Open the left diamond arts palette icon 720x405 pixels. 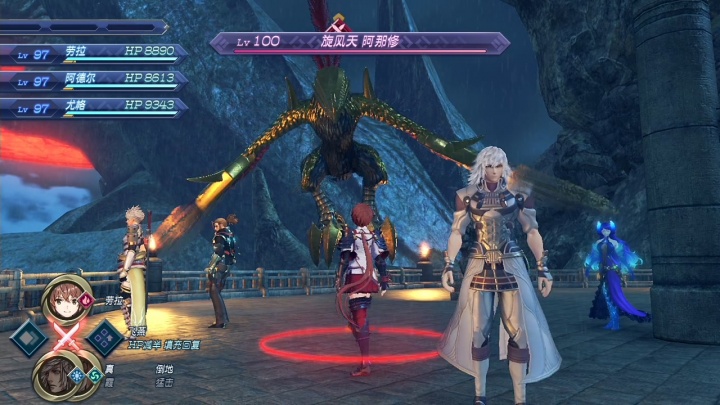pyautogui.click(x=31, y=339)
